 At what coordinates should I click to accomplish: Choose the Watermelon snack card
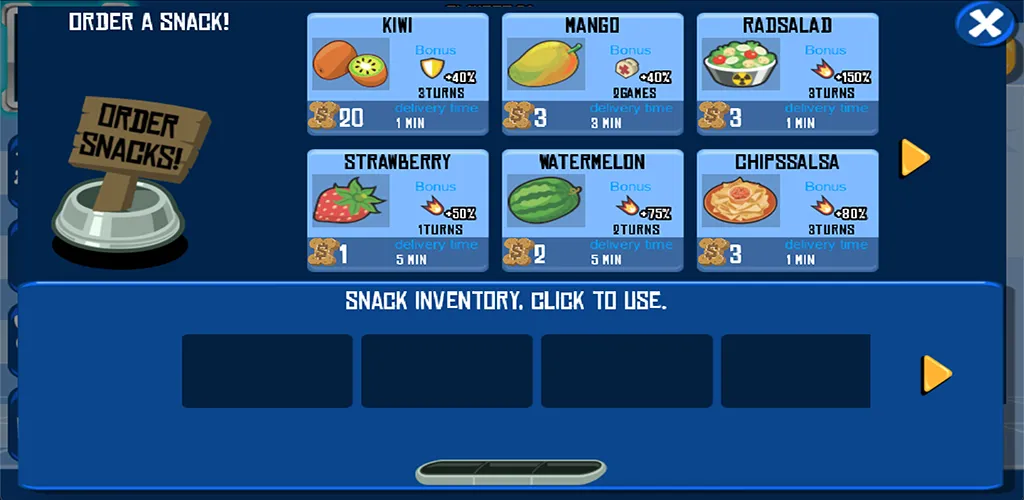pos(592,210)
